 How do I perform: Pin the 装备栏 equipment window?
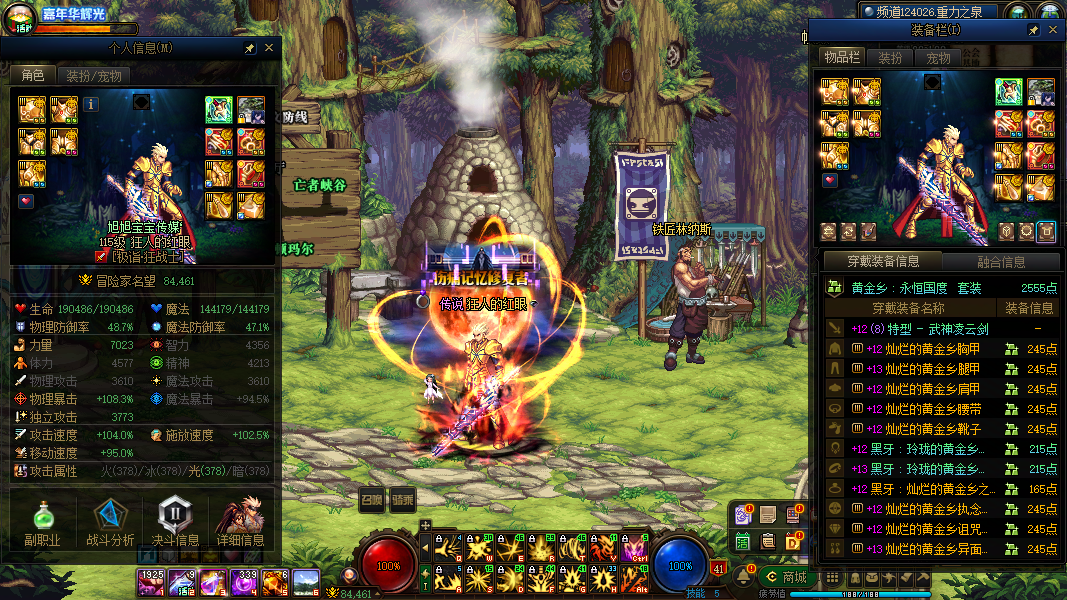[1034, 31]
